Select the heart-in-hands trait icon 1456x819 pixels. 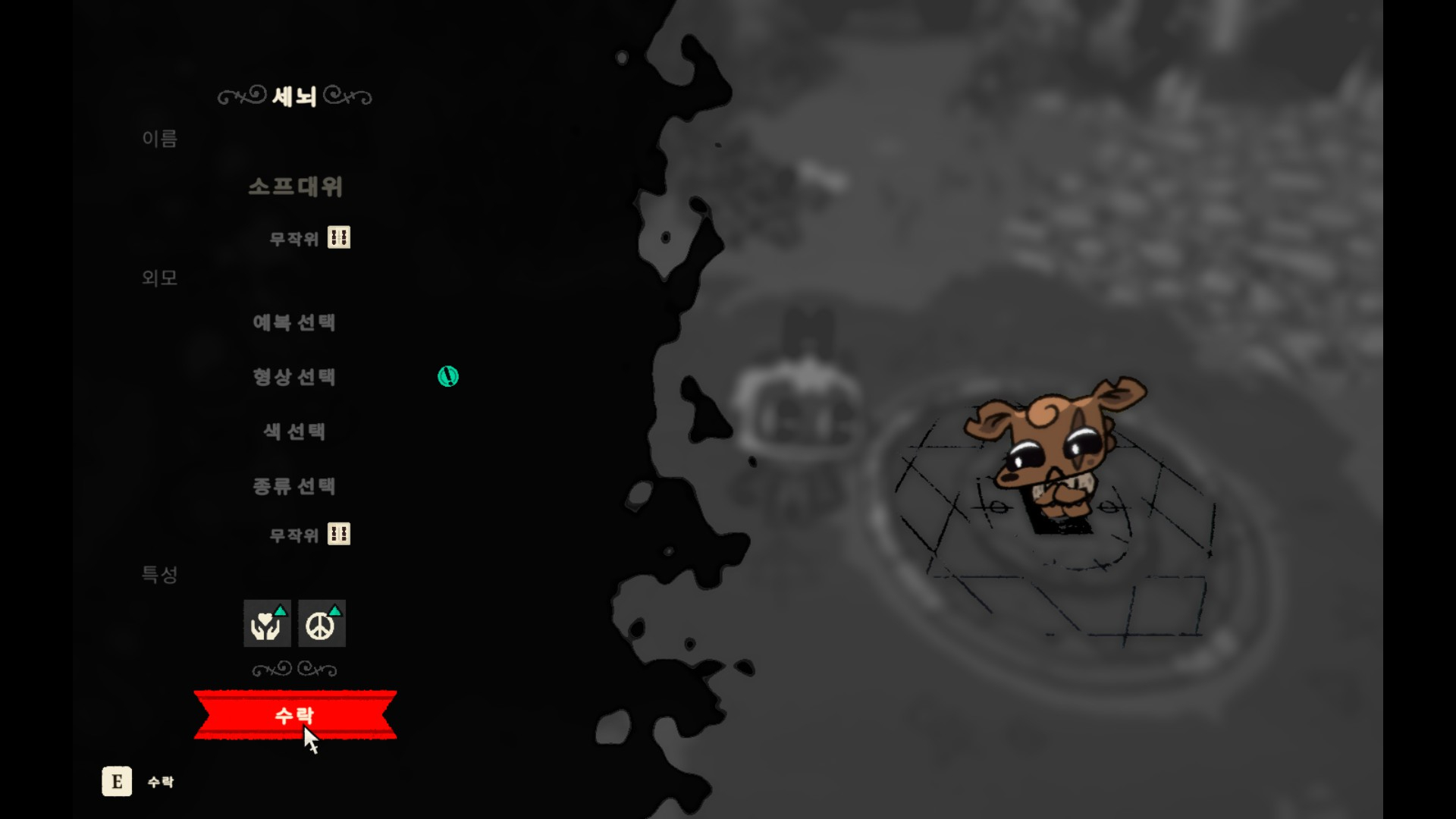tap(267, 623)
